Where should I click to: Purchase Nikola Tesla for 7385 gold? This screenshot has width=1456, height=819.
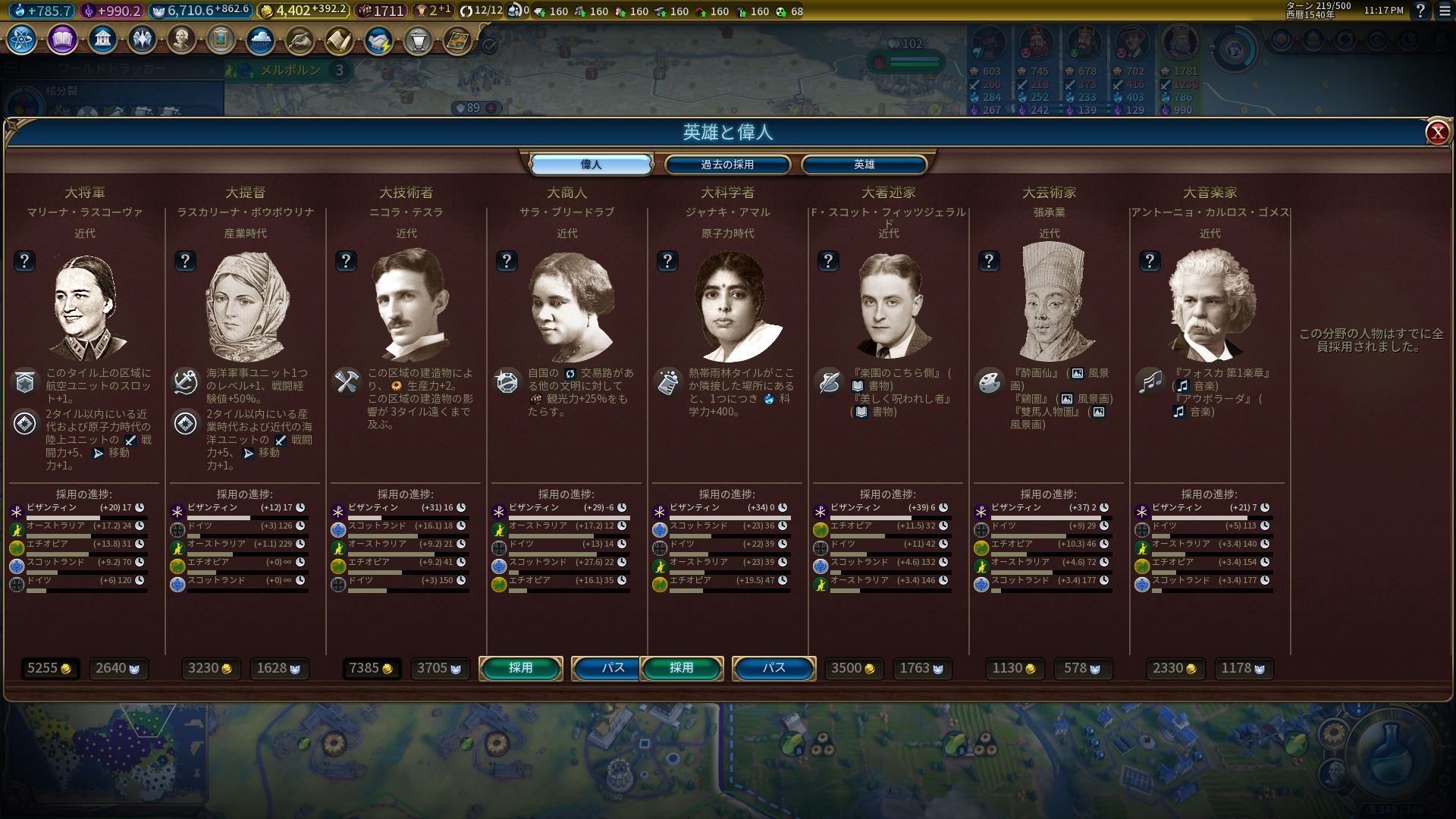coord(371,668)
